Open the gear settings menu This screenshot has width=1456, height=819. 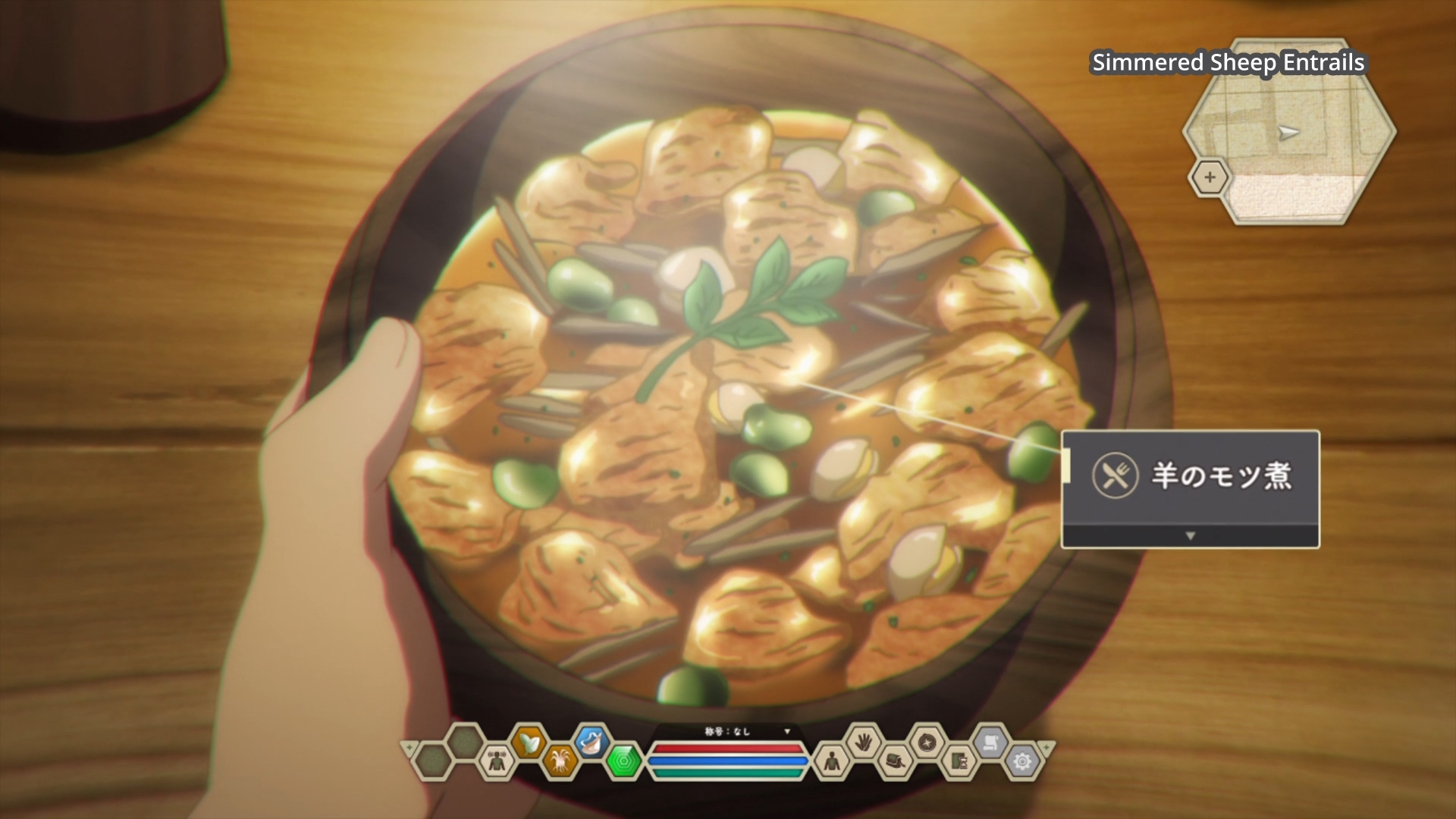pos(1022,761)
